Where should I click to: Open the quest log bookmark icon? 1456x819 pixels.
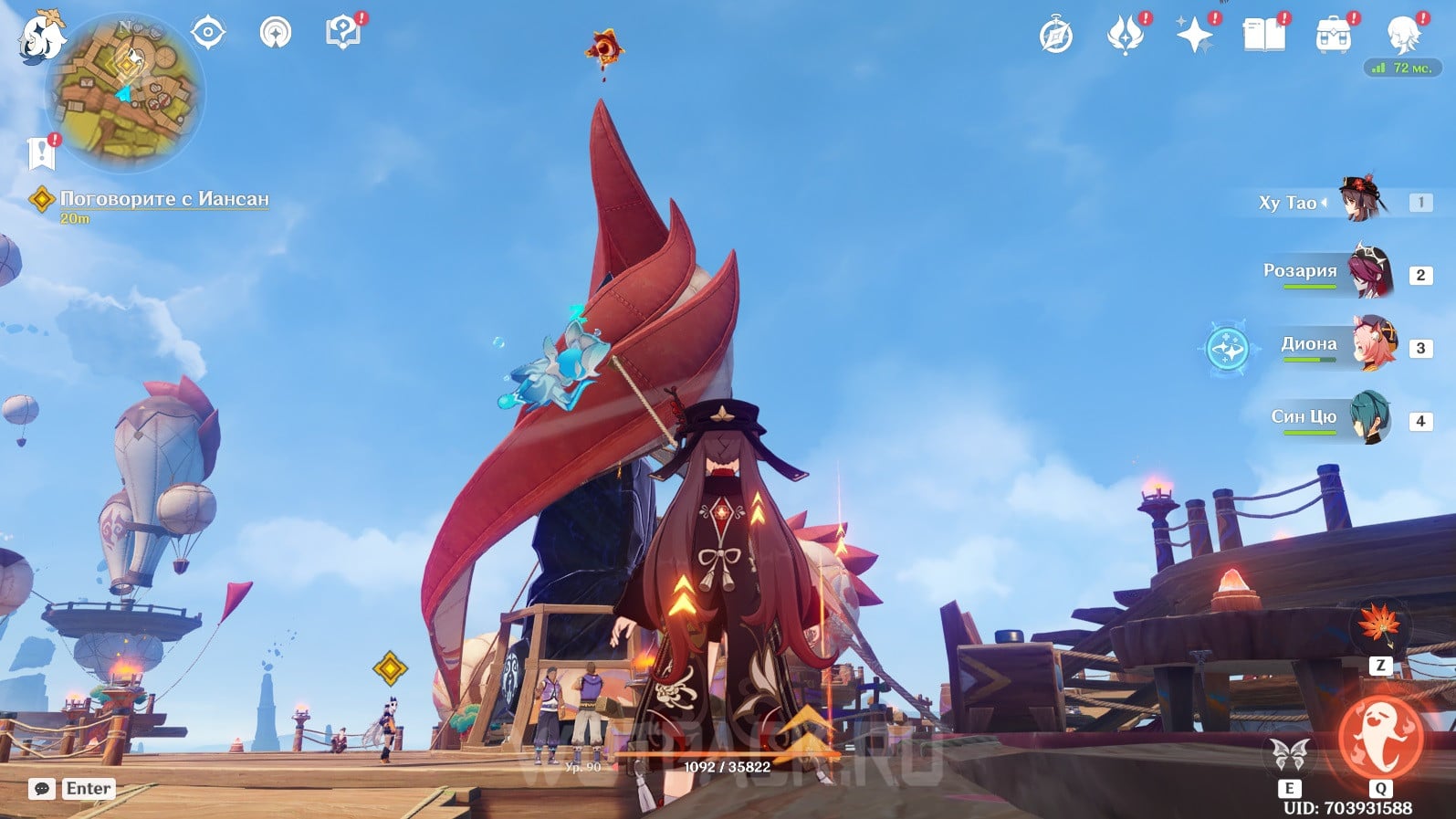coord(41,153)
